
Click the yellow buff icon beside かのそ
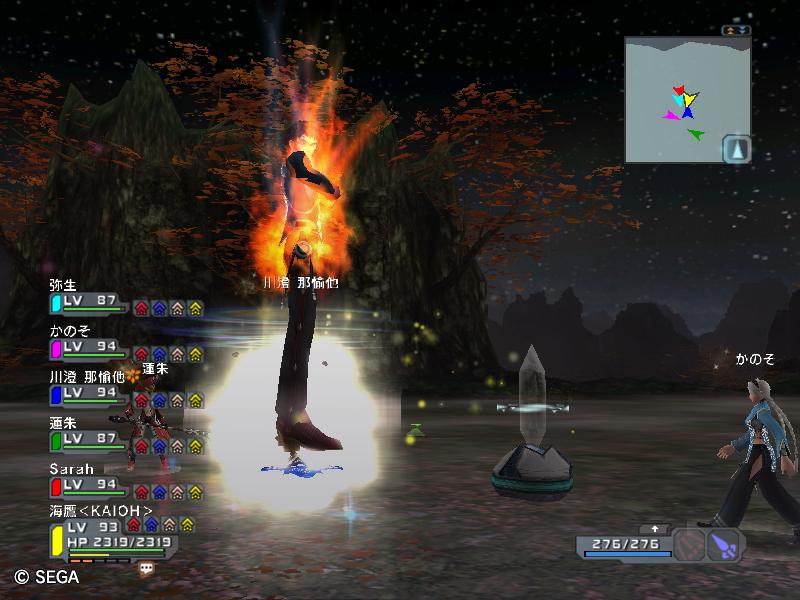(x=195, y=354)
